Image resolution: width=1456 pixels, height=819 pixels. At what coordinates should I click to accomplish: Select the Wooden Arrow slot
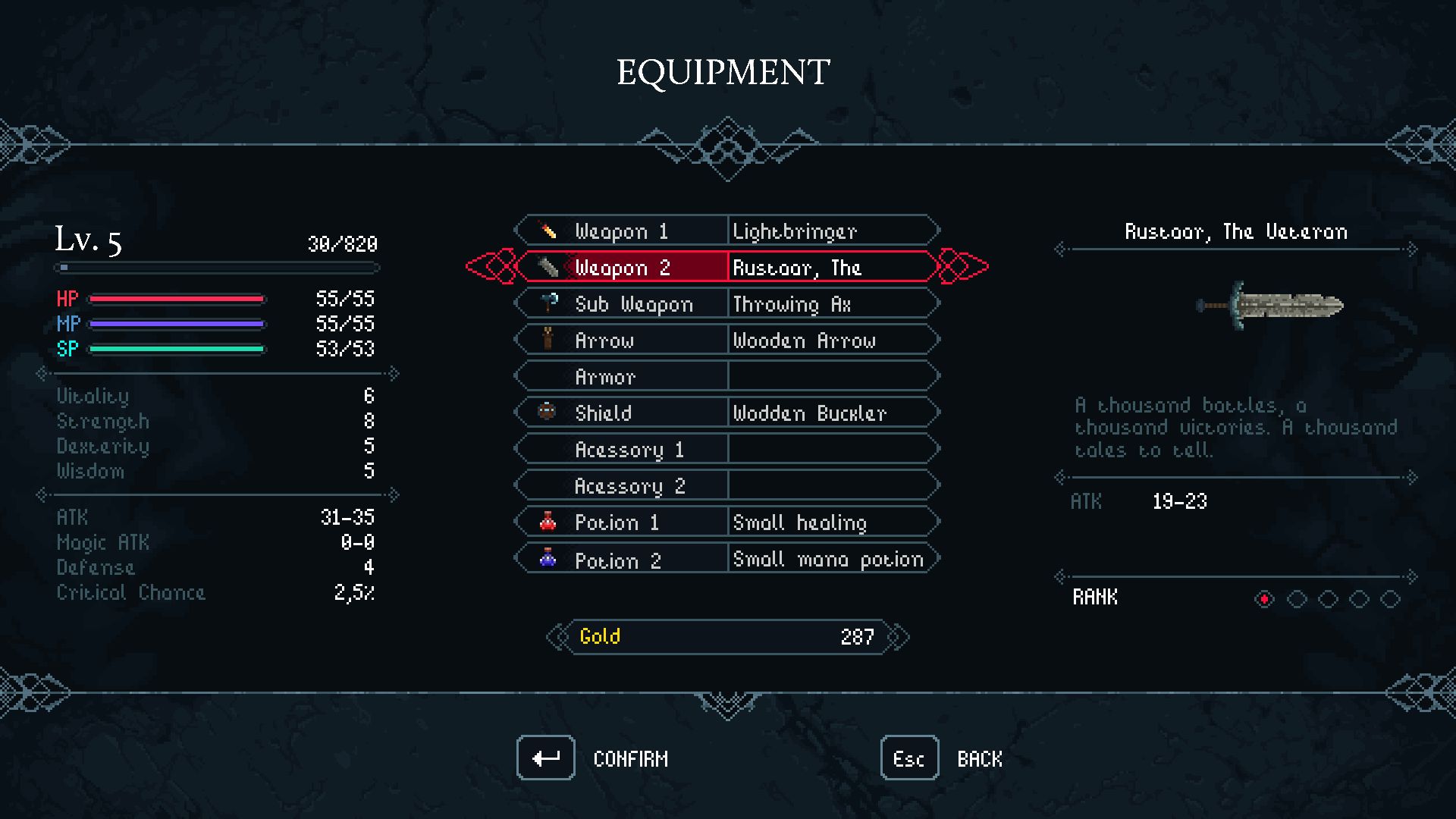726,340
